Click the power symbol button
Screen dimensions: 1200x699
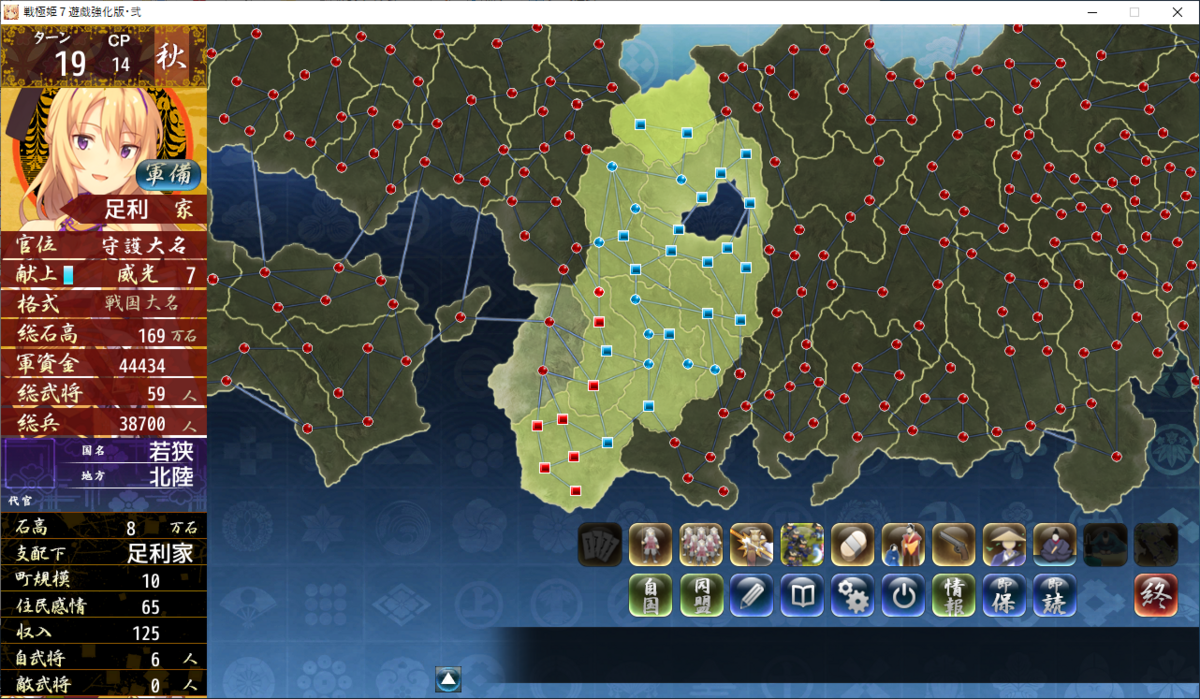903,595
